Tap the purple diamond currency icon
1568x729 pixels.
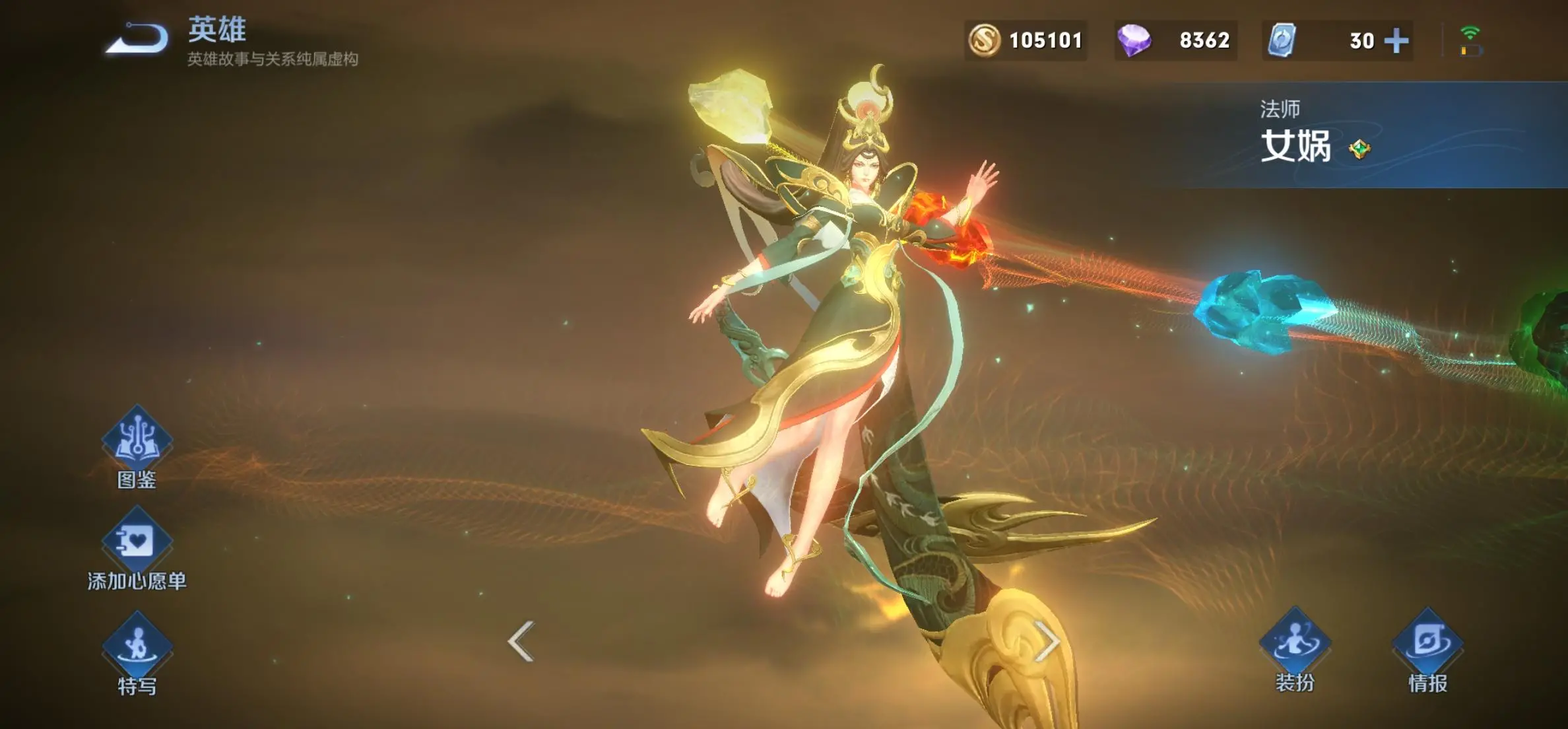(x=1134, y=41)
